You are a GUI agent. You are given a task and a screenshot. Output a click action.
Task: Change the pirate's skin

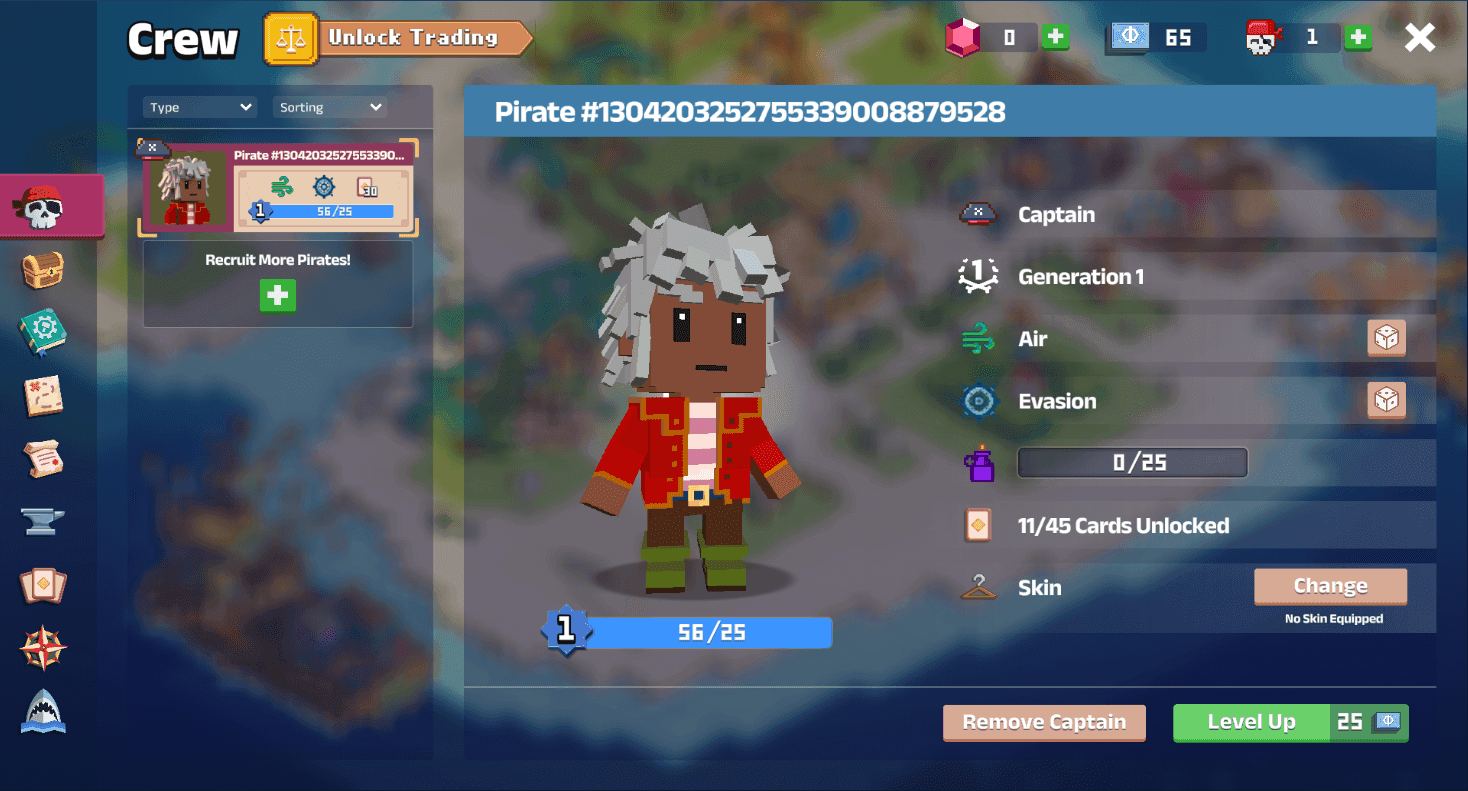pyautogui.click(x=1330, y=586)
